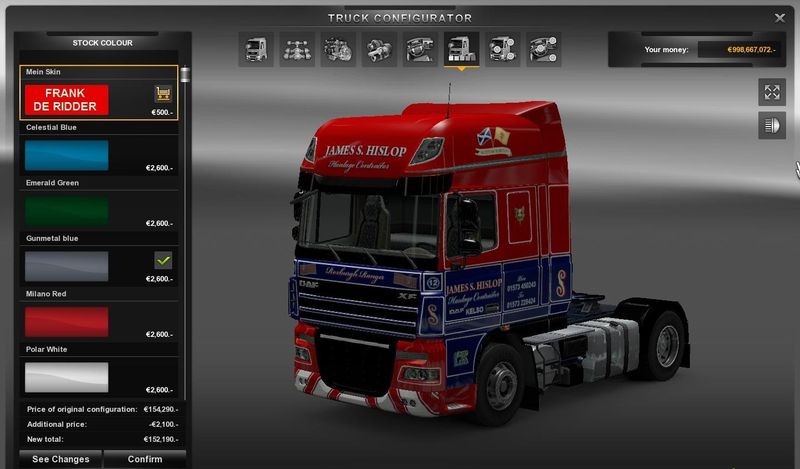Open the chassis configuration tab

[x=297, y=49]
